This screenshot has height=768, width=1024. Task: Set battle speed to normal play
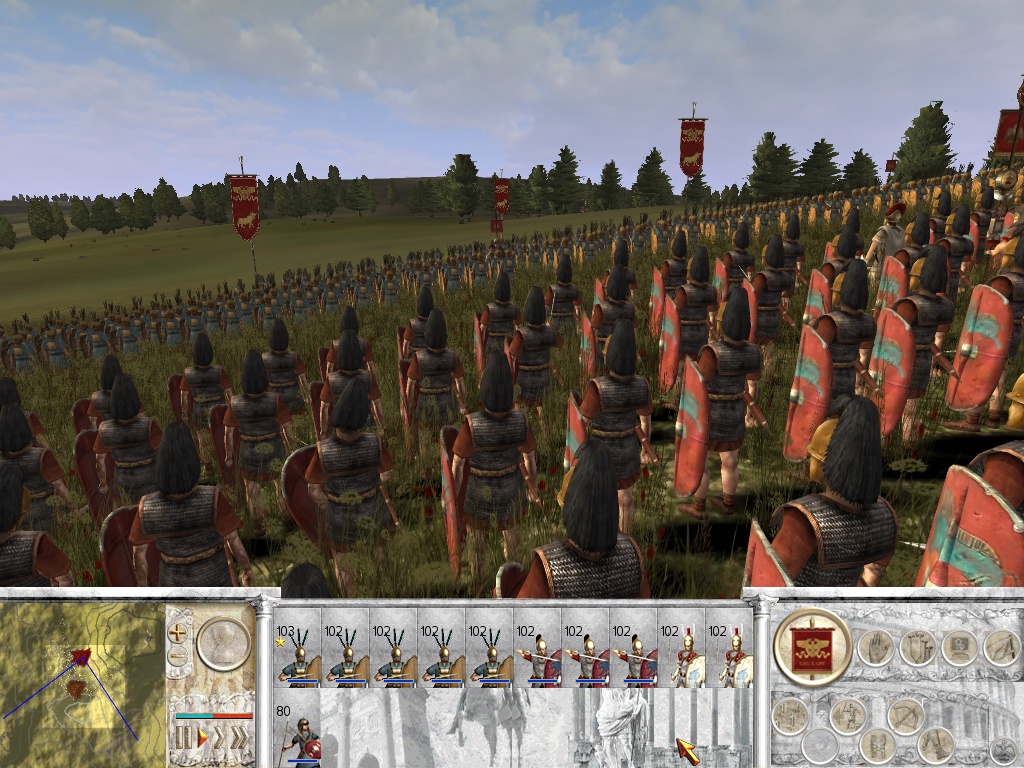coord(203,738)
